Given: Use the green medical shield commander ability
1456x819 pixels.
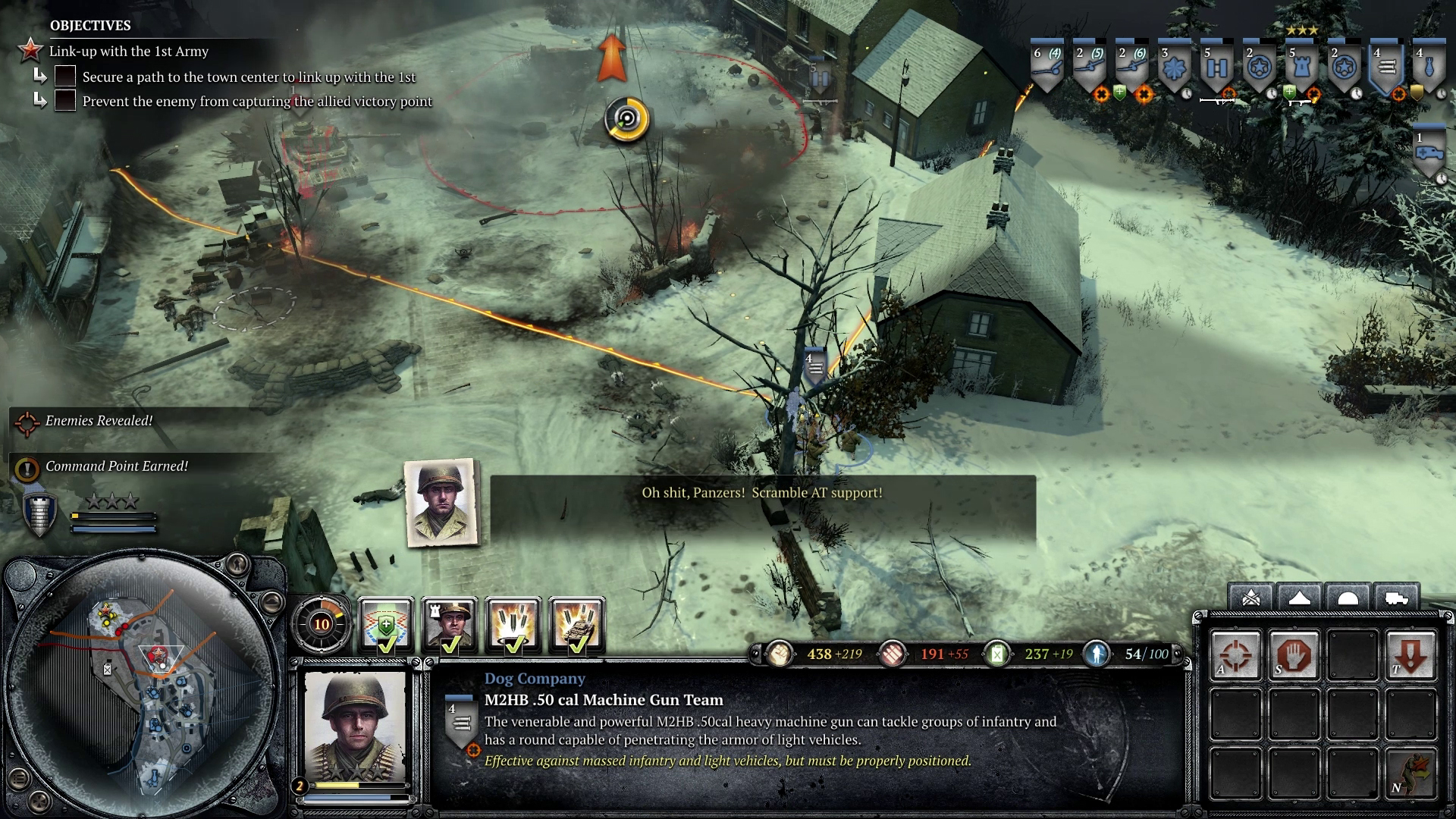Looking at the screenshot, I should pyautogui.click(x=386, y=625).
